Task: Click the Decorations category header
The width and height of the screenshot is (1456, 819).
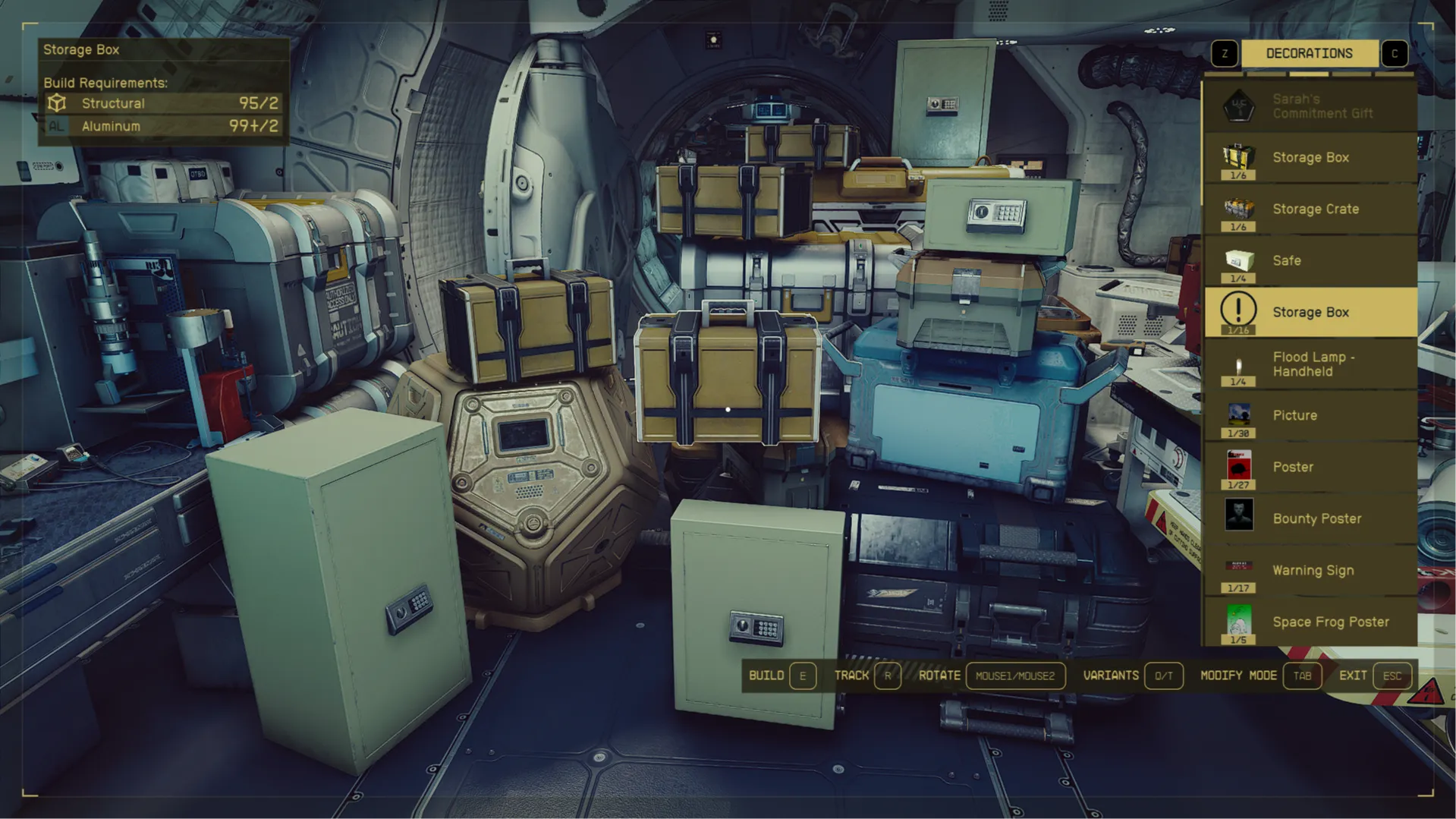Action: point(1309,53)
